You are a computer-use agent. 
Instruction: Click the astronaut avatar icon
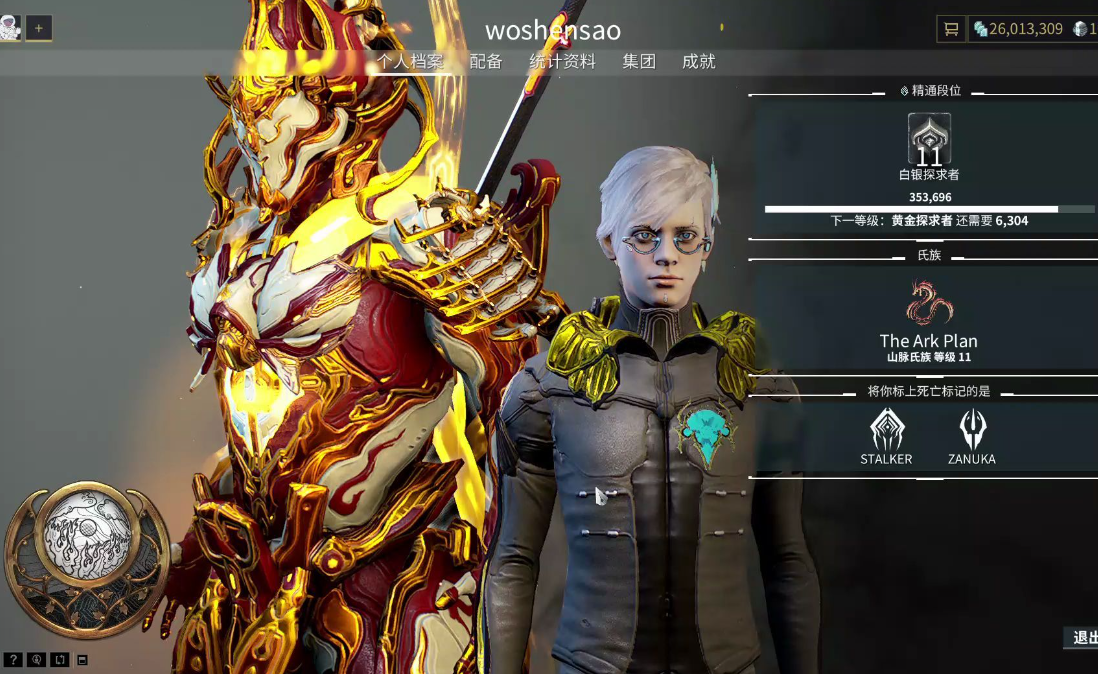(x=10, y=28)
